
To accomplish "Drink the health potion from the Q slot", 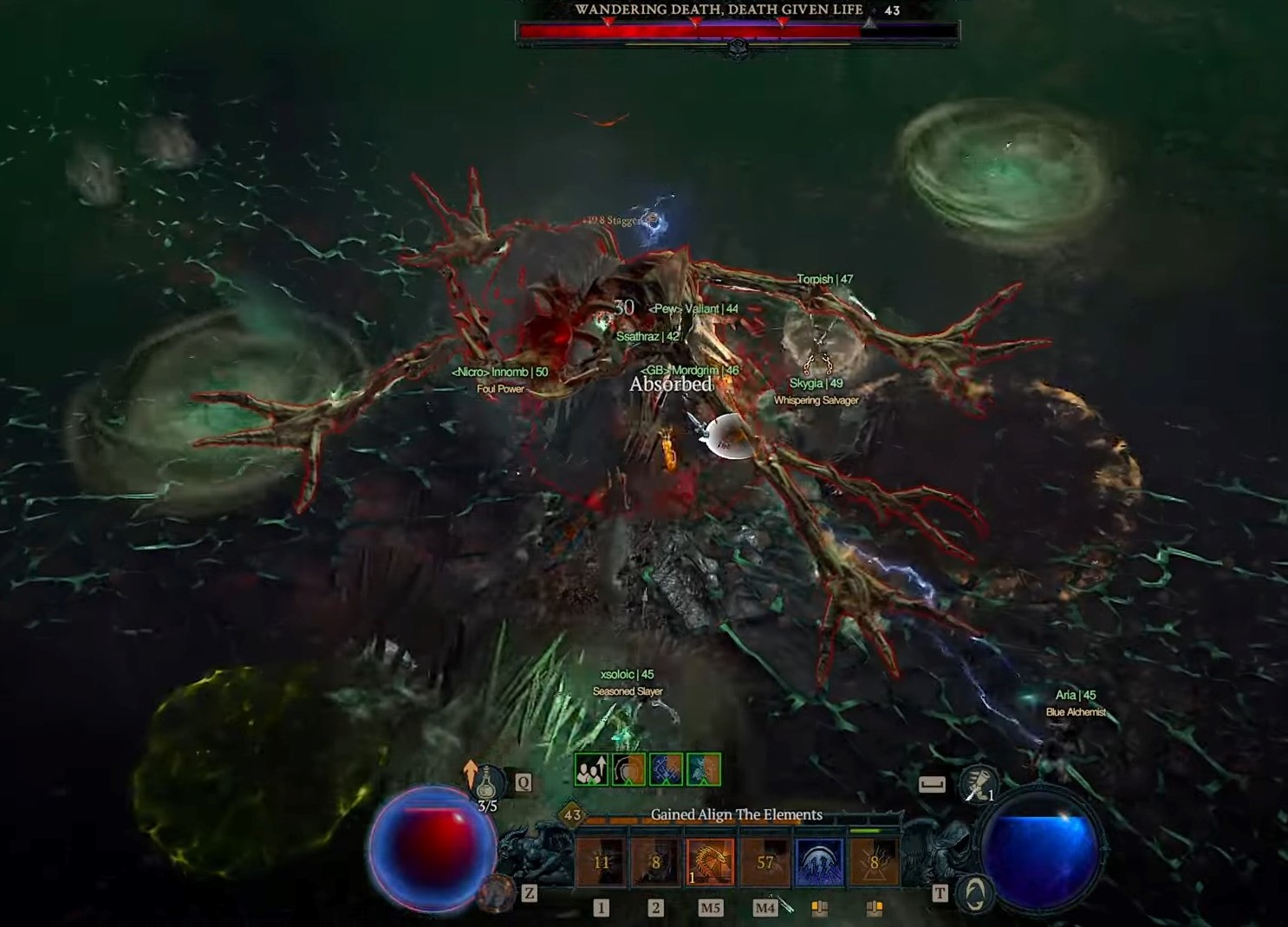I will click(x=489, y=782).
